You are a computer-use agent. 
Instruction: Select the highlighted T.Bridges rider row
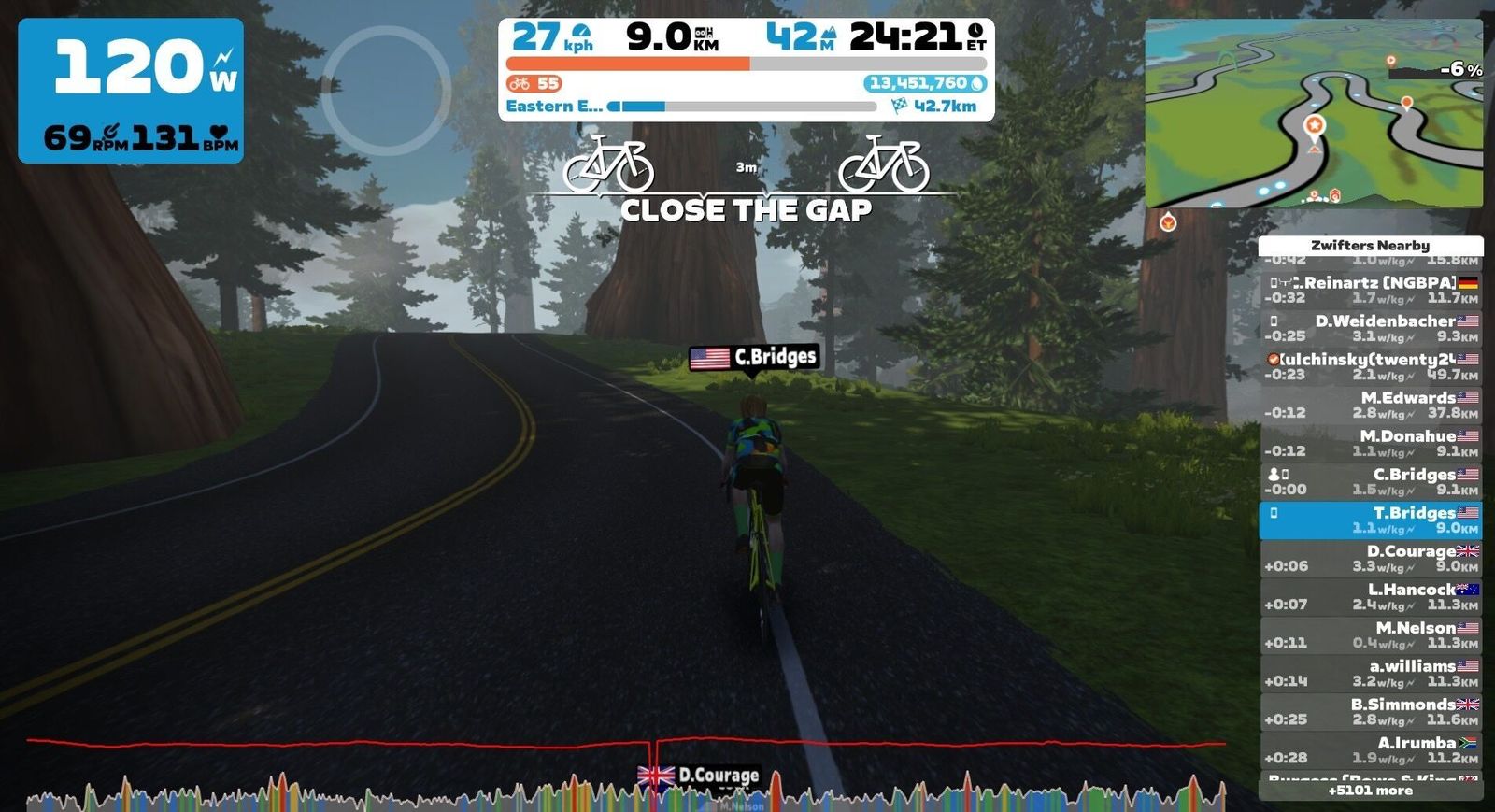click(x=1370, y=520)
